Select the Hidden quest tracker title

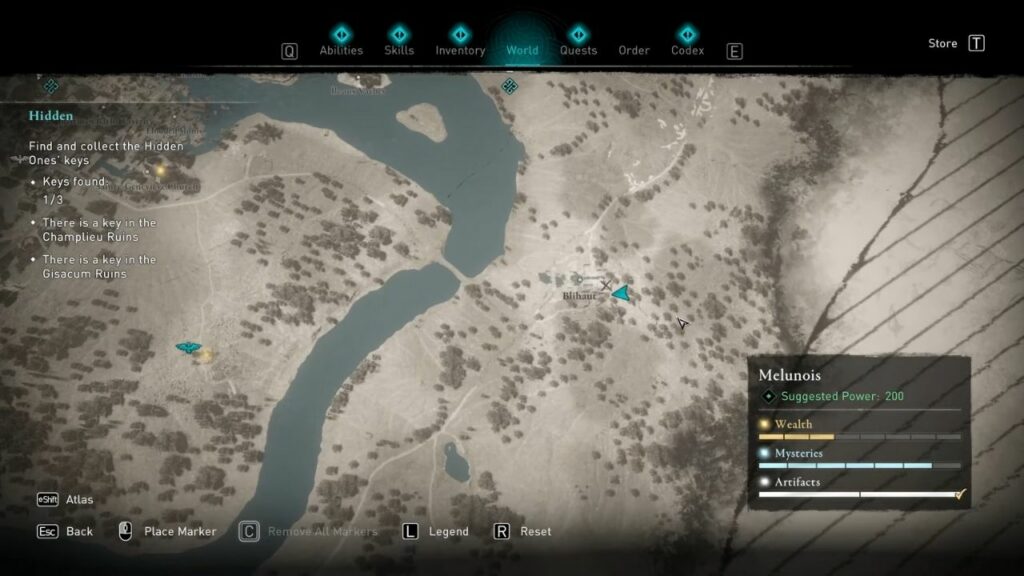tap(51, 116)
